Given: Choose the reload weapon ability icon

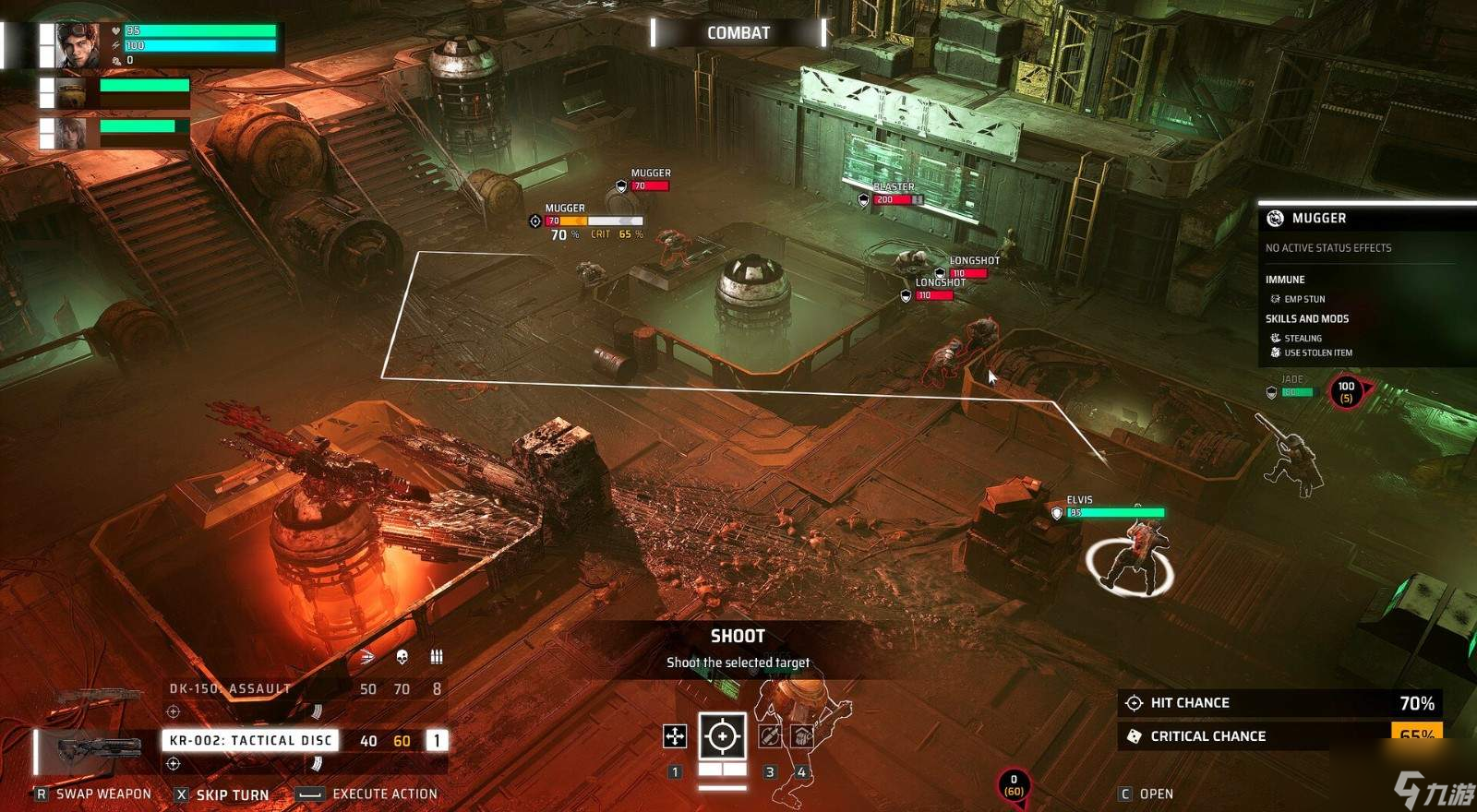Looking at the screenshot, I should [x=770, y=736].
